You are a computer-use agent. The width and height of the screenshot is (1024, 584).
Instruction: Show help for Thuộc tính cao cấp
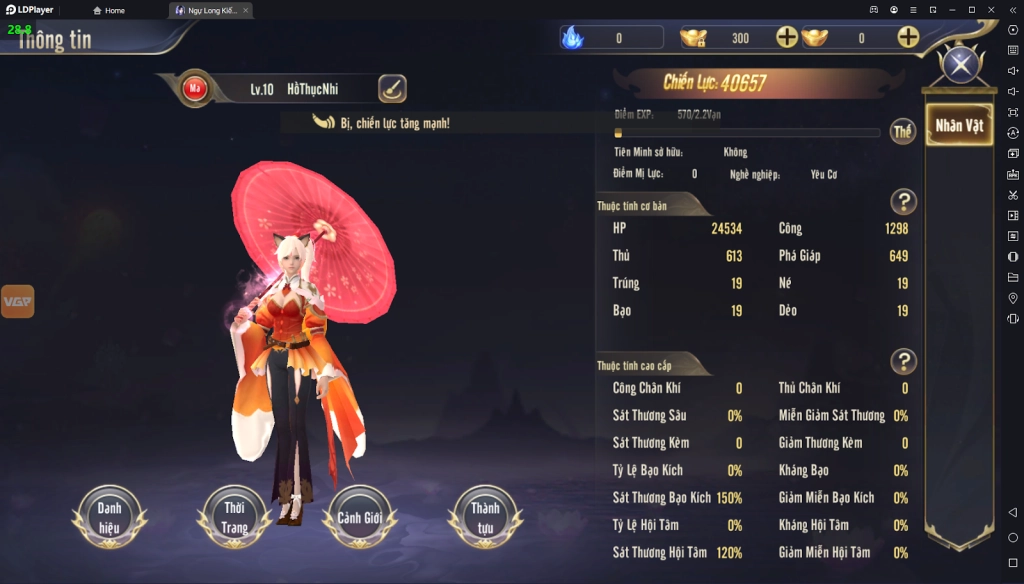pos(903,361)
